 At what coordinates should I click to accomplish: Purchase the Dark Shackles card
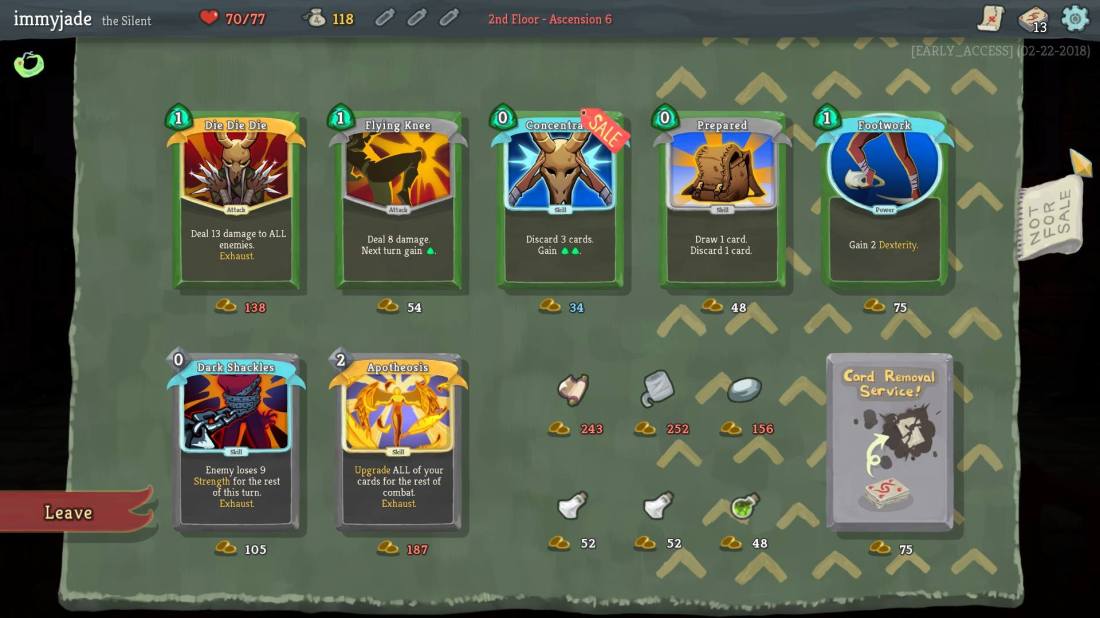[x=236, y=442]
